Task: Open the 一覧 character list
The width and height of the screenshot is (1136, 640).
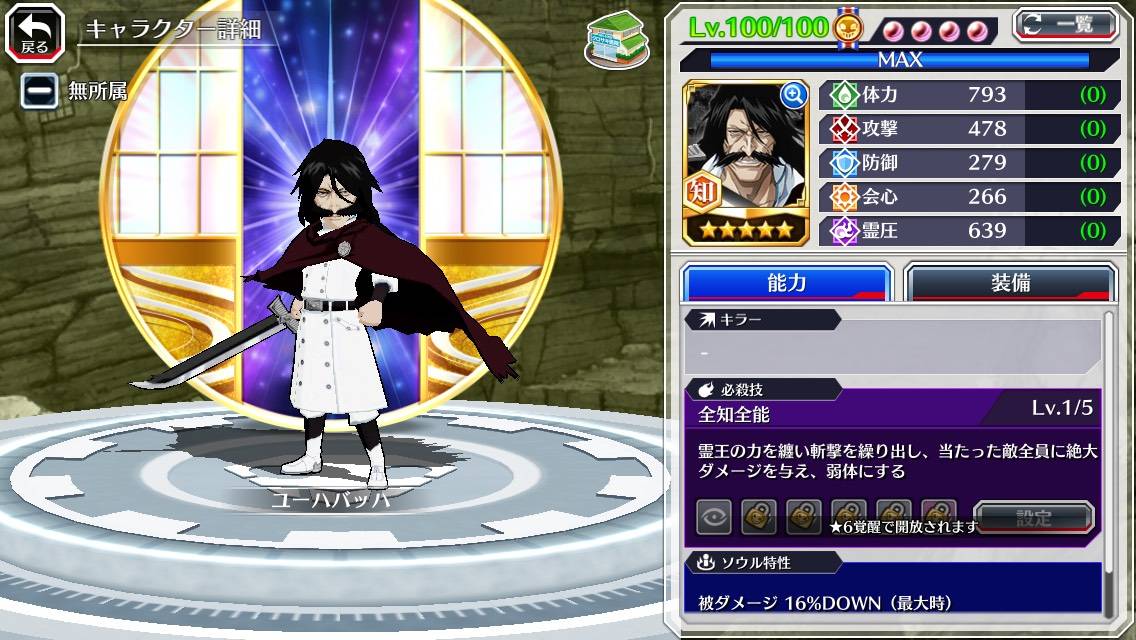Action: point(1065,24)
